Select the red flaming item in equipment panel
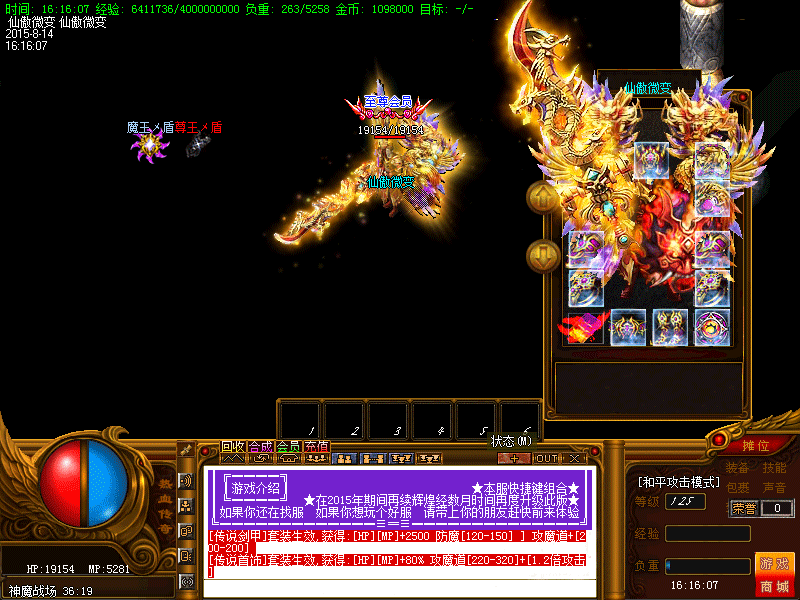This screenshot has width=800, height=600. [x=585, y=327]
